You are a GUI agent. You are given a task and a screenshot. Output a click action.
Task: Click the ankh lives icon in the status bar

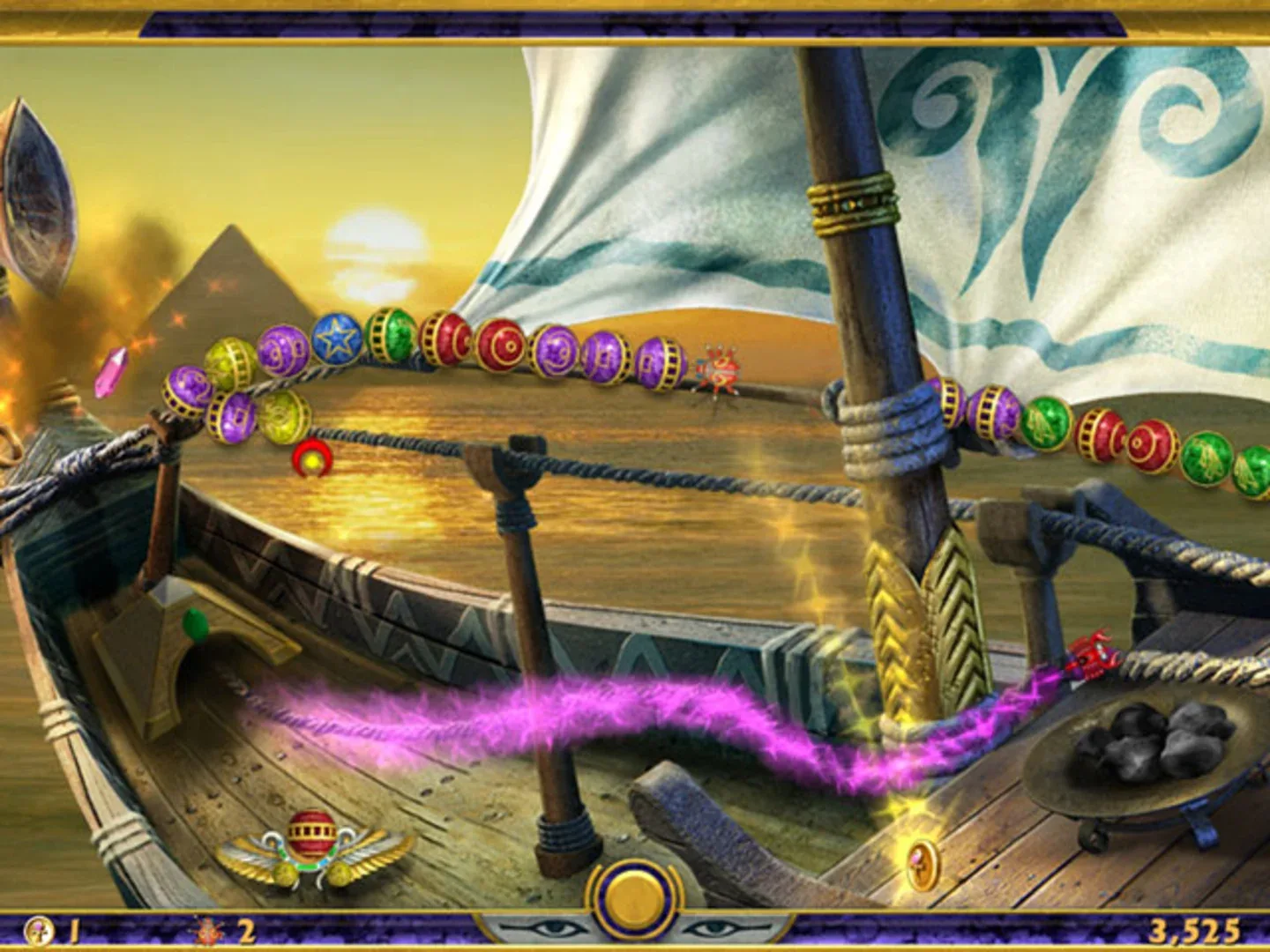[x=40, y=930]
